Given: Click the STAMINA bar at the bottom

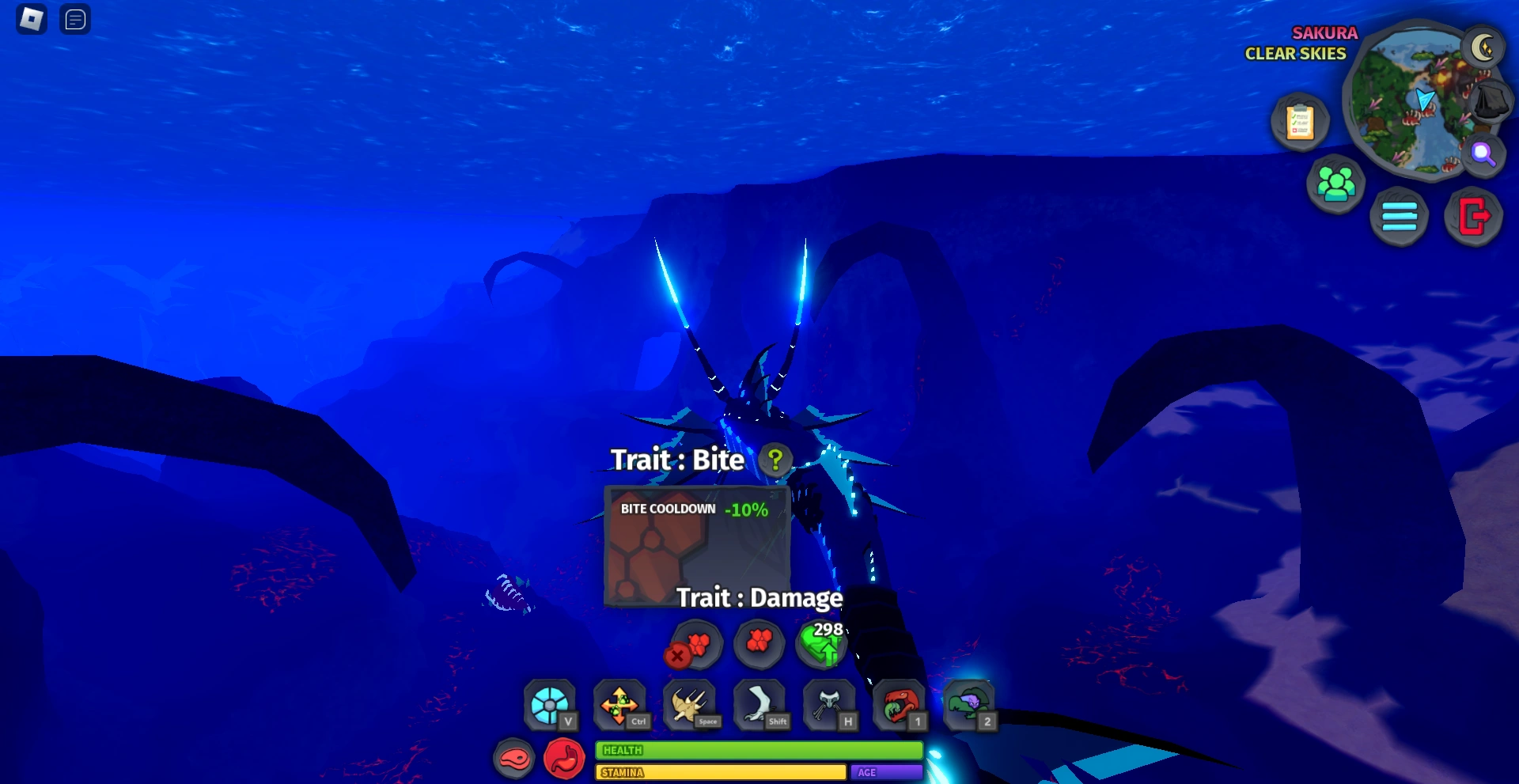Looking at the screenshot, I should [720, 773].
